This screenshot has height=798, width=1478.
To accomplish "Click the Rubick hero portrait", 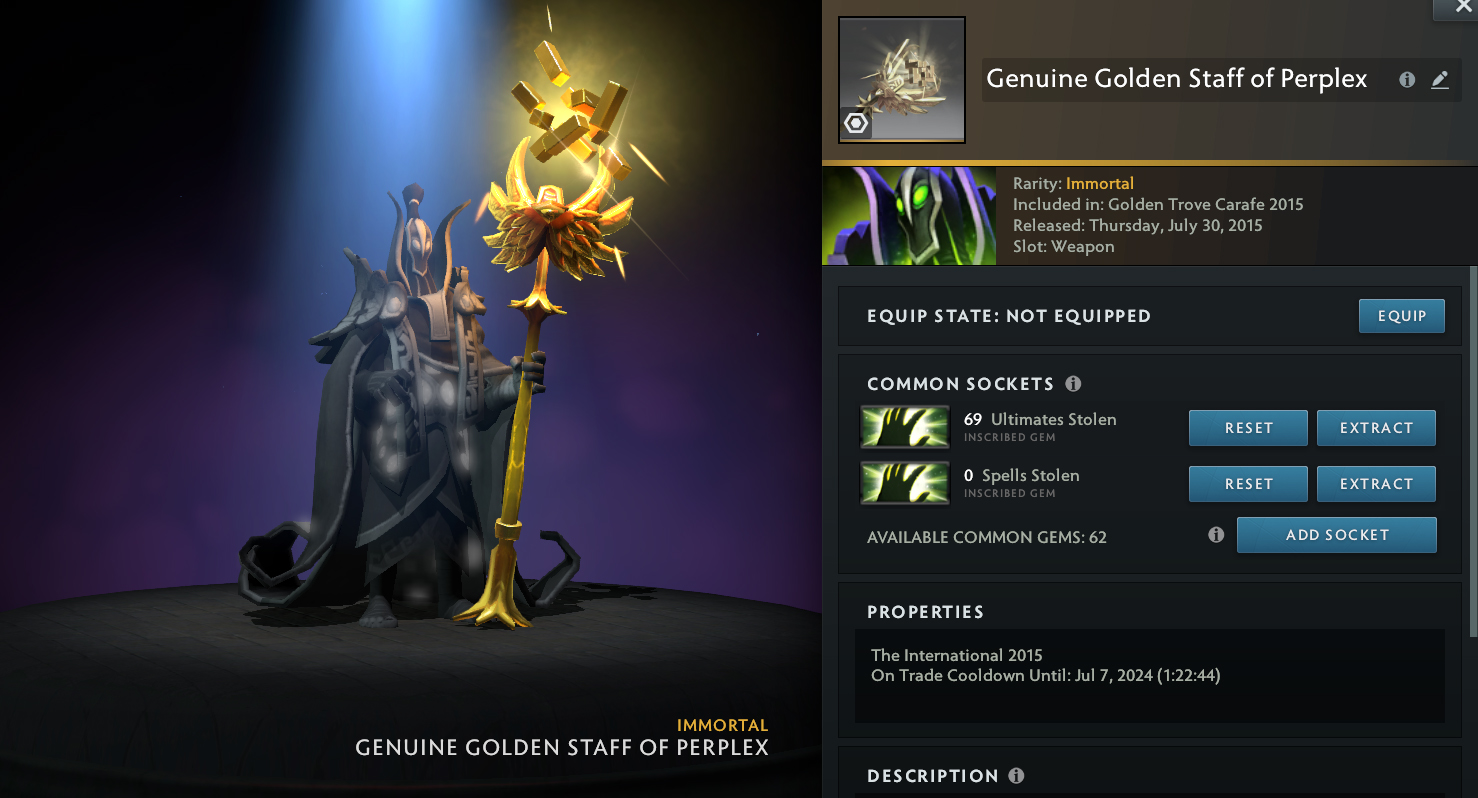I will [909, 216].
